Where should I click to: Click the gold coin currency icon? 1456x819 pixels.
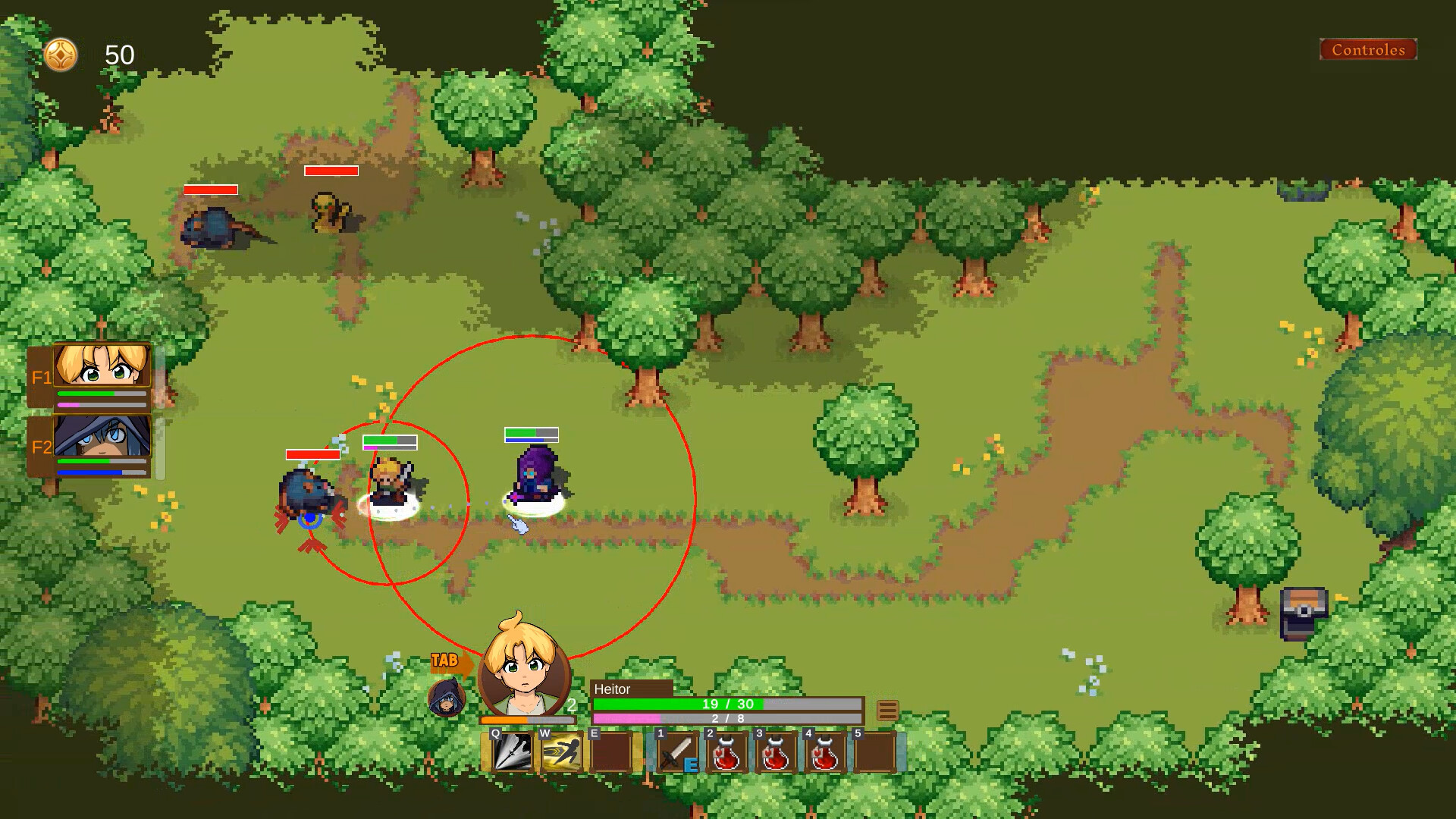click(62, 55)
